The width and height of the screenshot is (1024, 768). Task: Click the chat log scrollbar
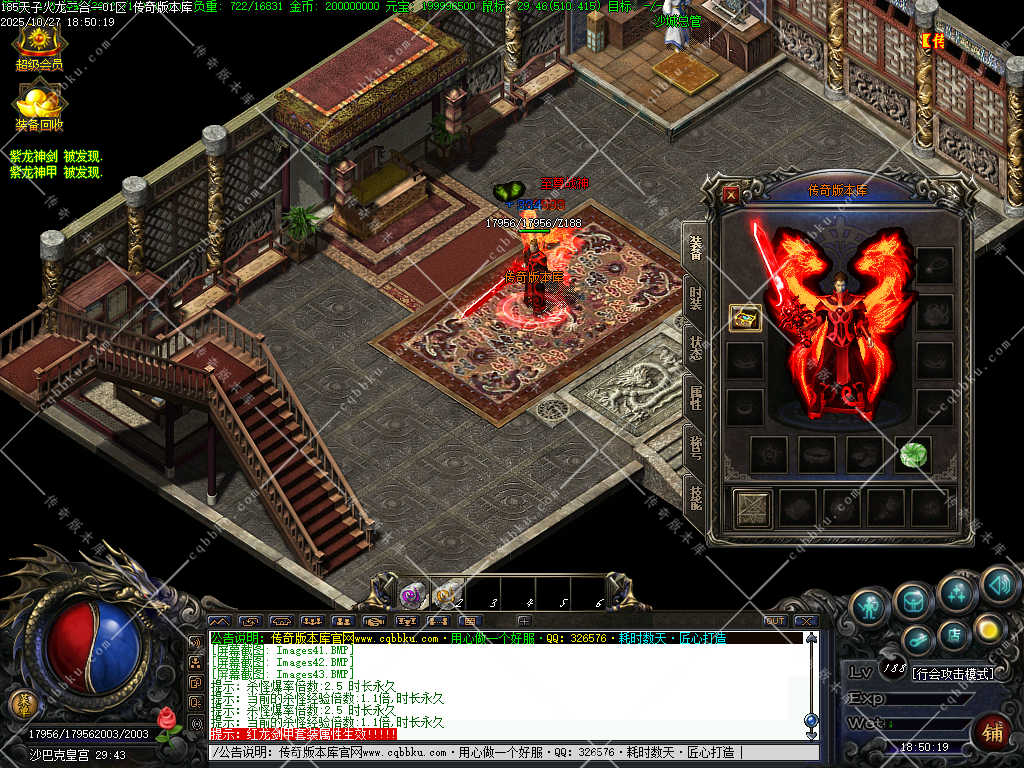tap(811, 680)
